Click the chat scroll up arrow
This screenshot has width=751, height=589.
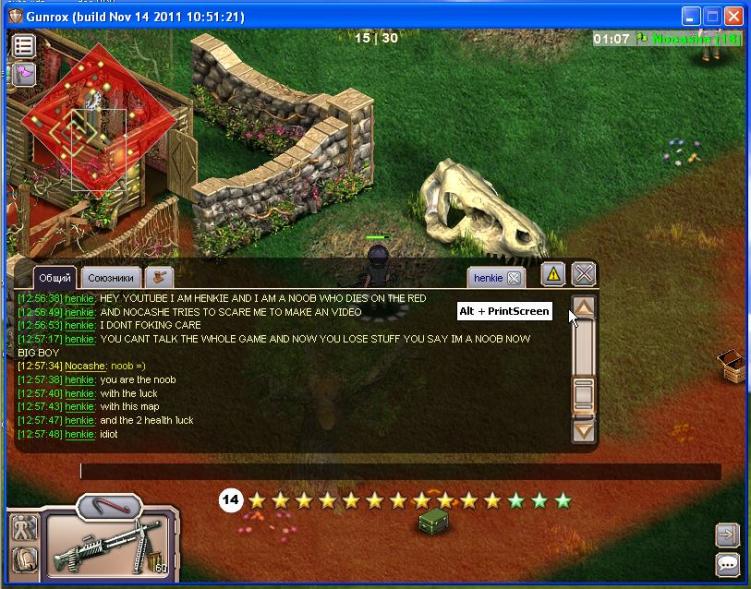pos(584,308)
